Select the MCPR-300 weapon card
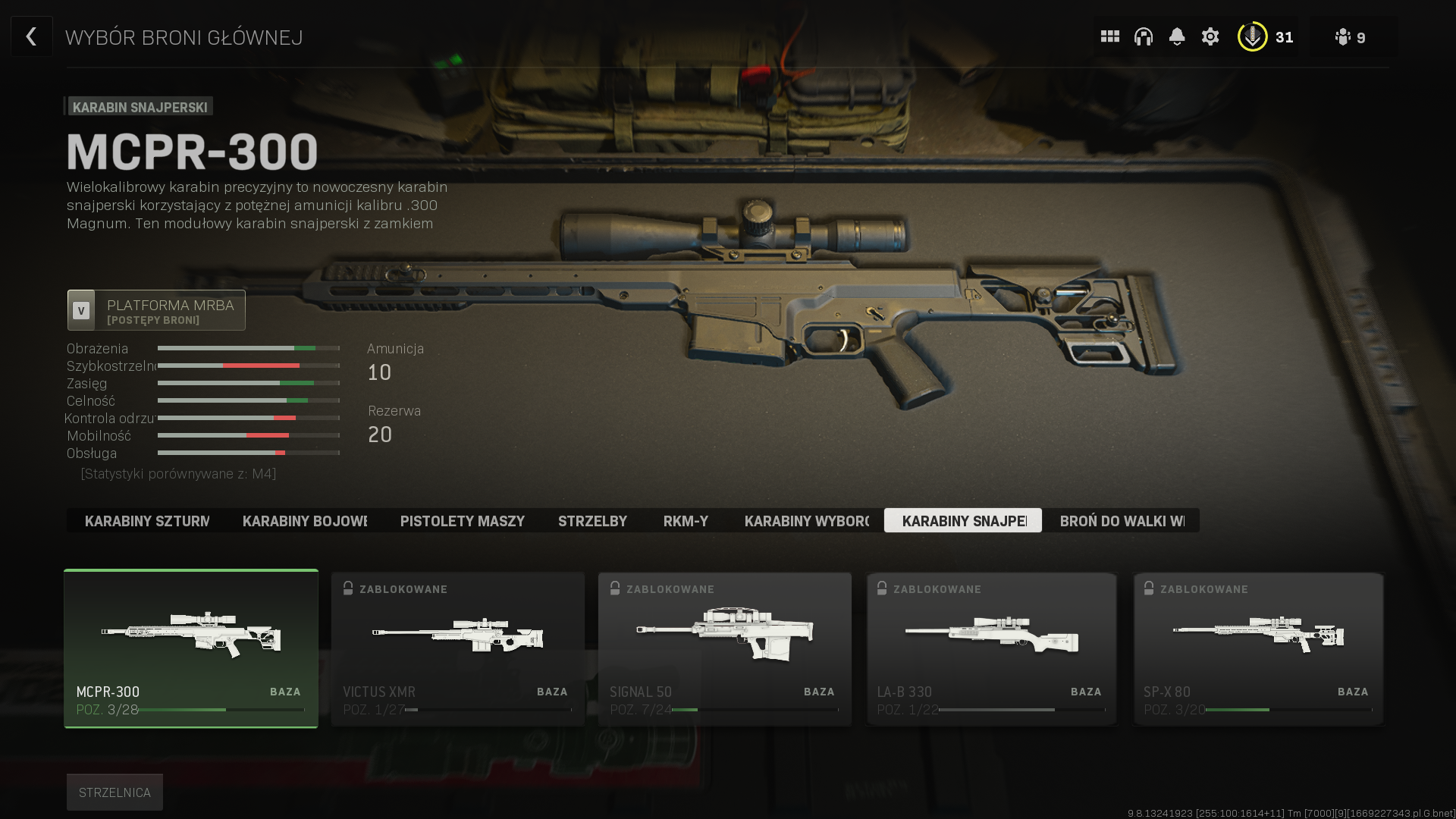 coord(191,648)
